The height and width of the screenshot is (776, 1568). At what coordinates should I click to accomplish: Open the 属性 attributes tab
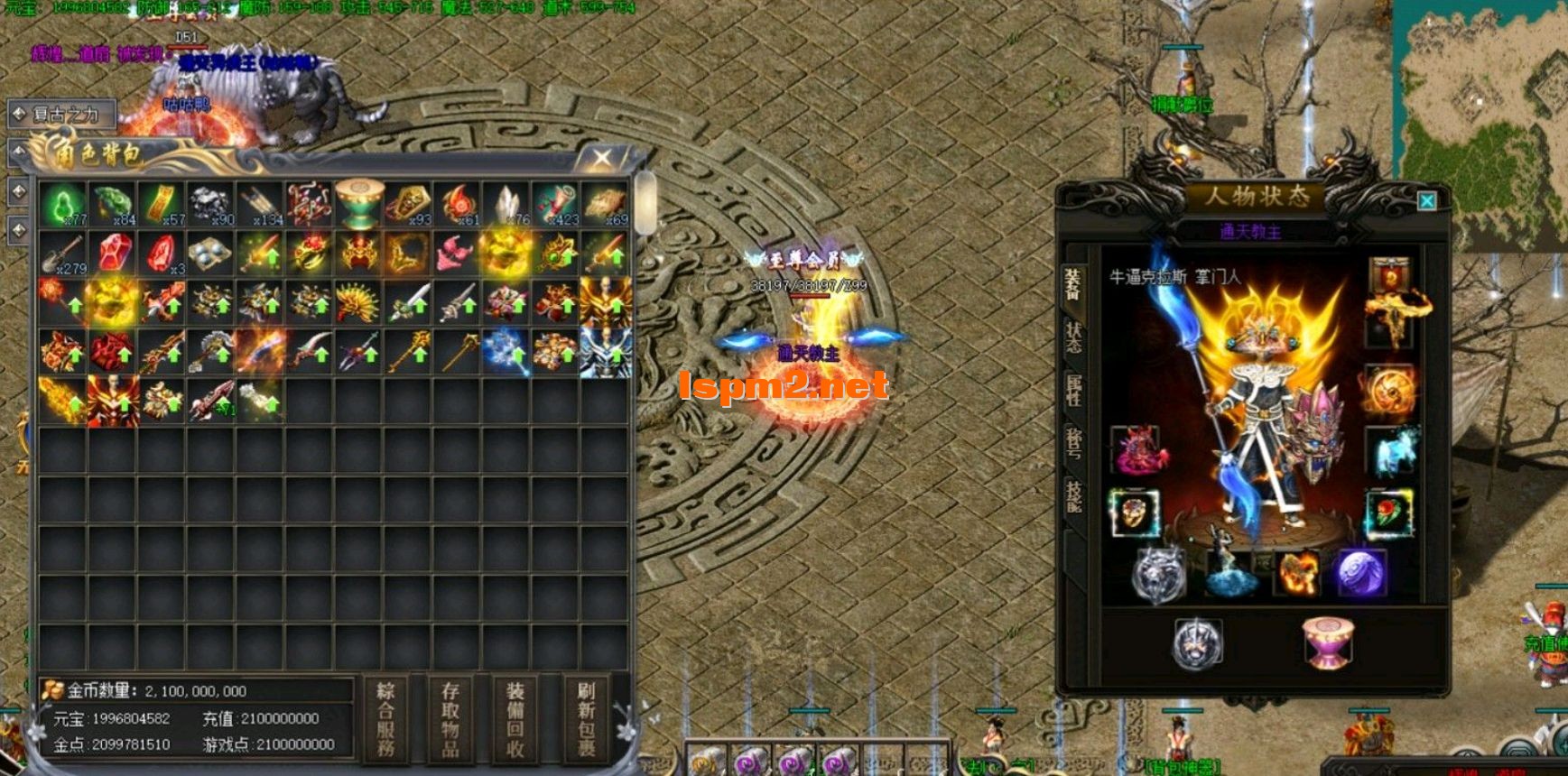pos(1073,391)
